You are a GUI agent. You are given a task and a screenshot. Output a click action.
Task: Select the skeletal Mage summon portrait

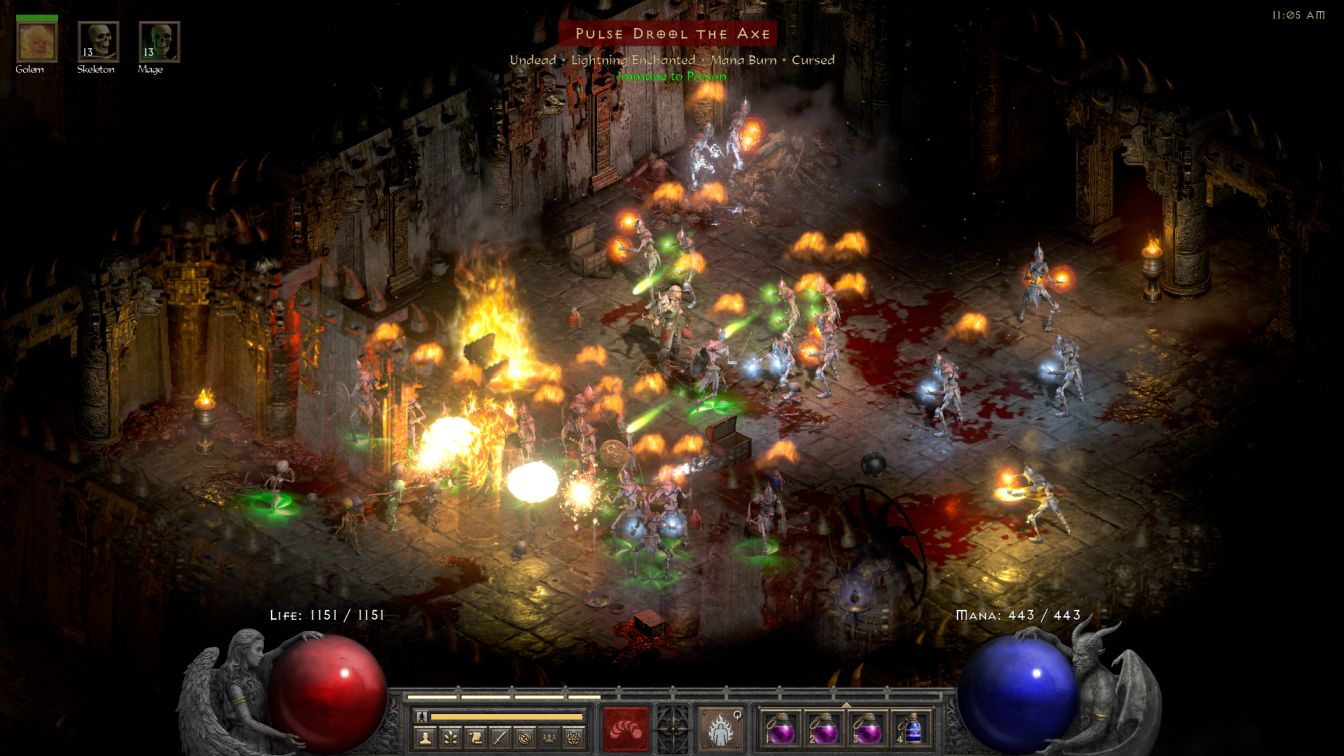(159, 41)
